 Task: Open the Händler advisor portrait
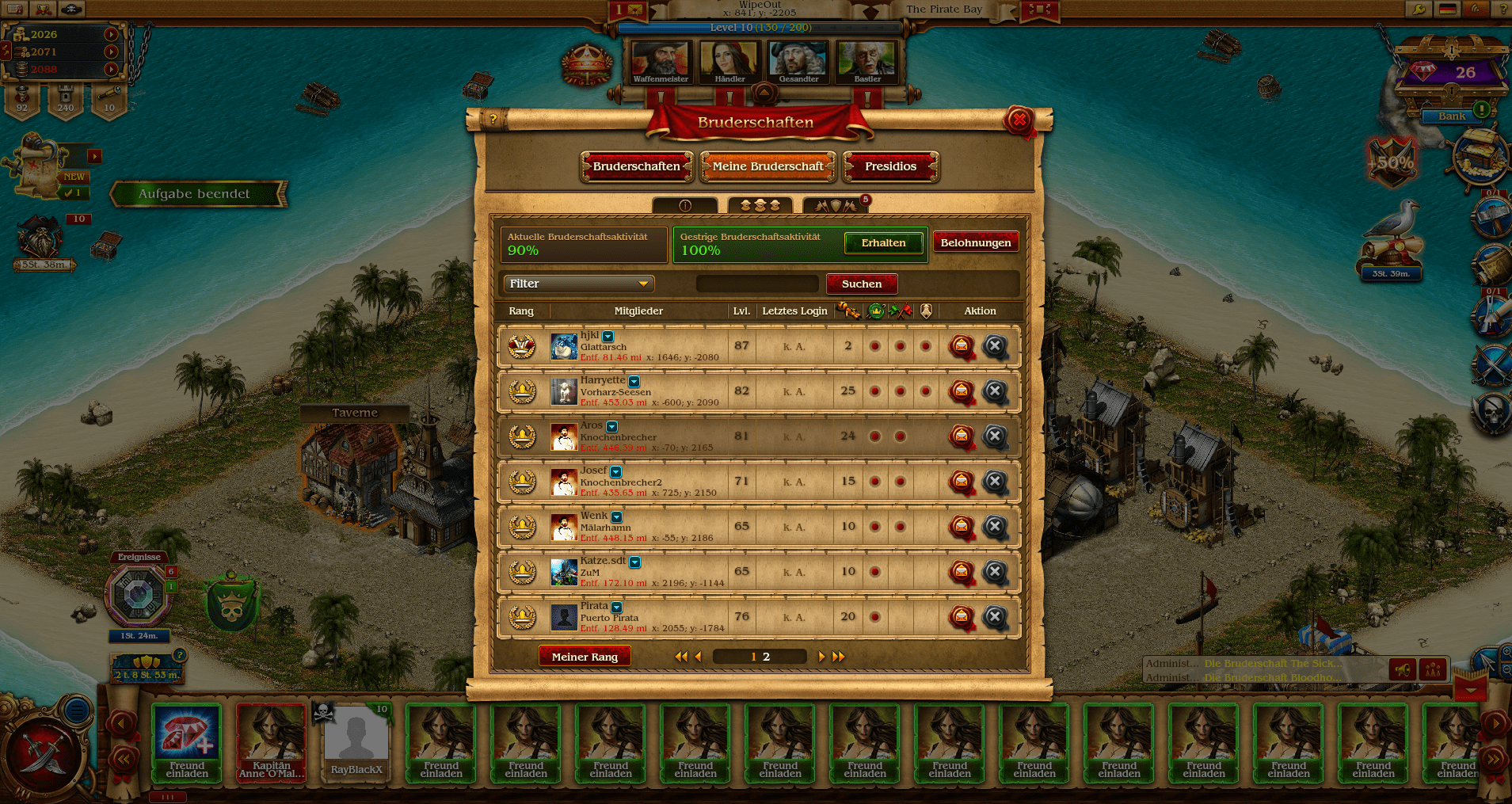point(729,62)
